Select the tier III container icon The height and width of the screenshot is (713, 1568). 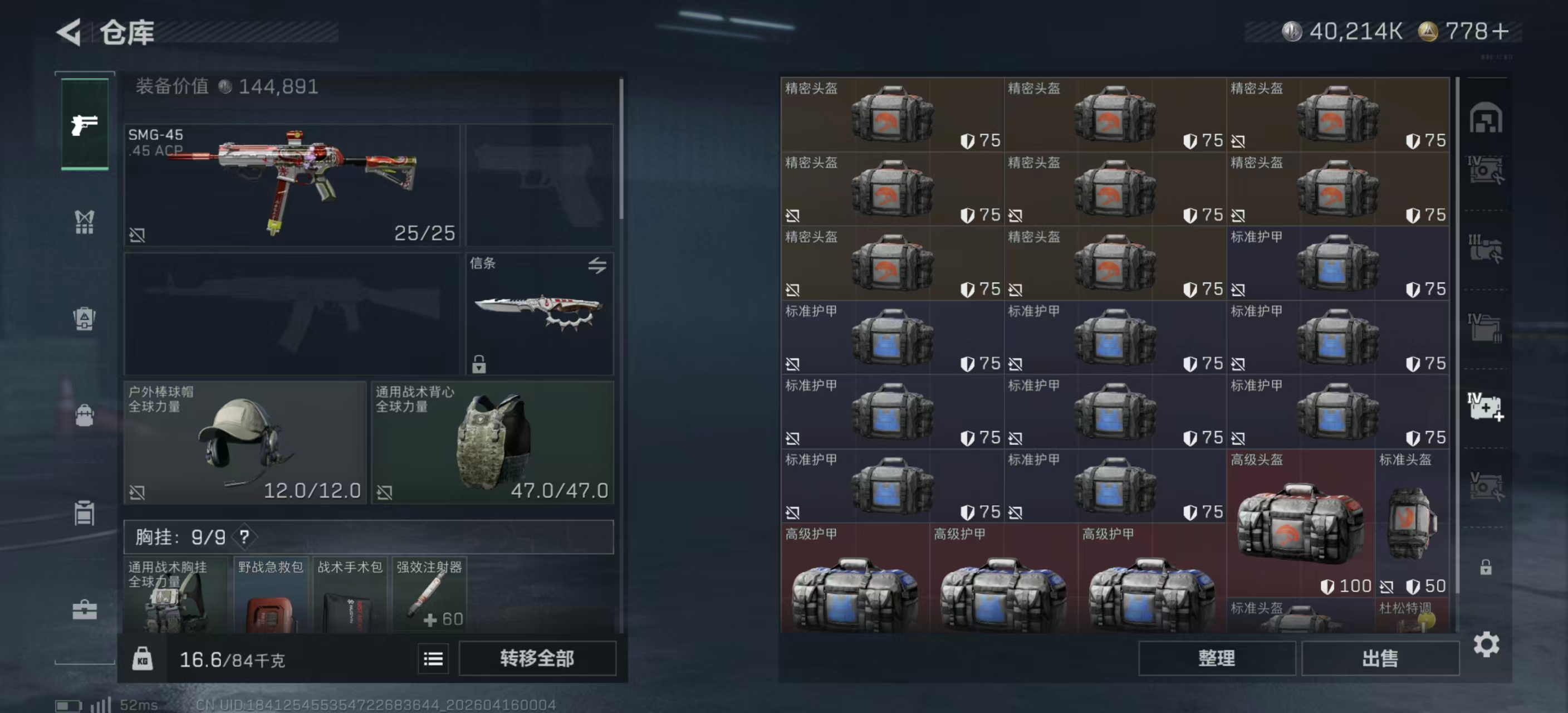[1487, 248]
